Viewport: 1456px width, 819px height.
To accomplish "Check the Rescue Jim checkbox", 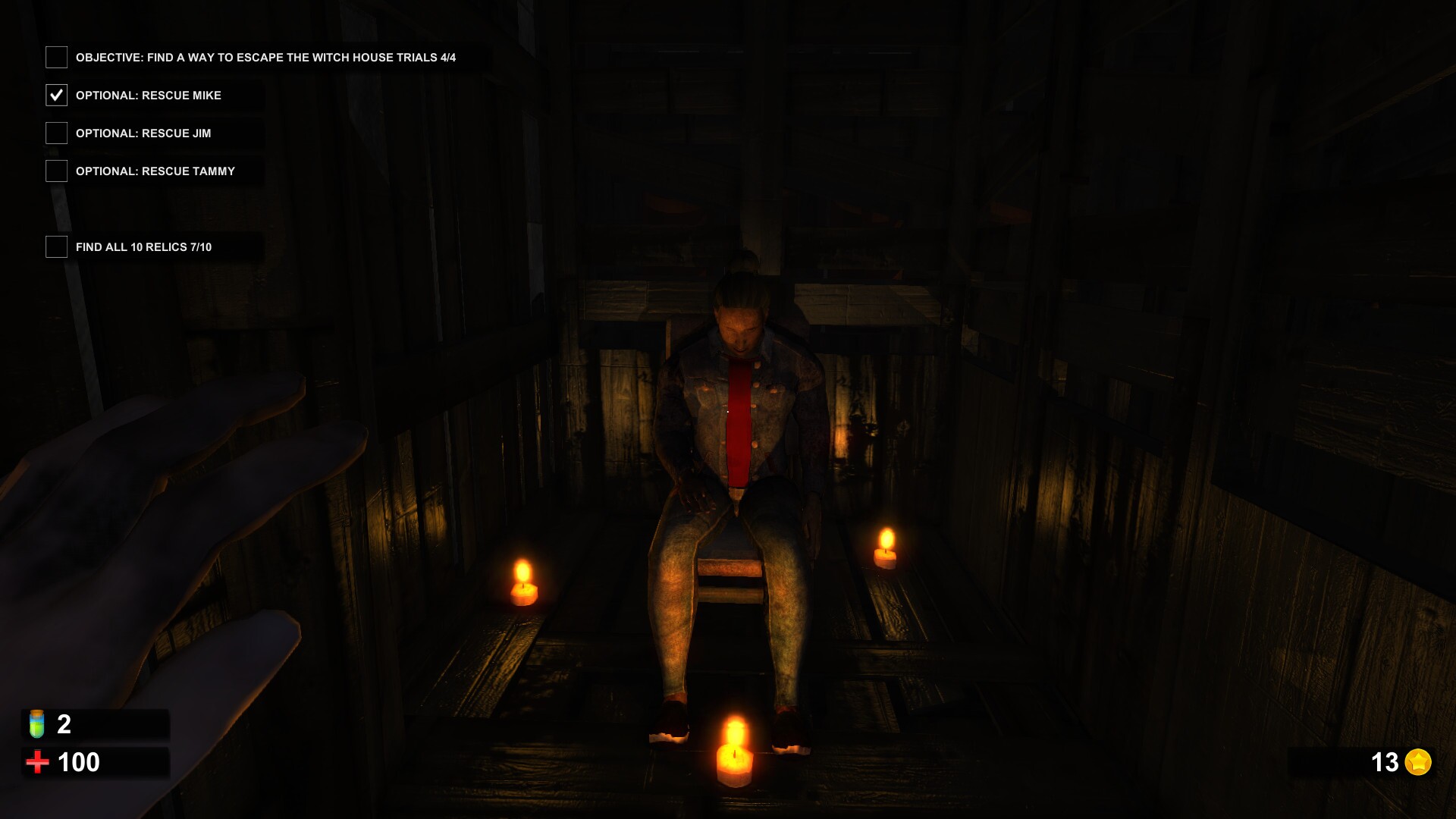I will click(56, 133).
